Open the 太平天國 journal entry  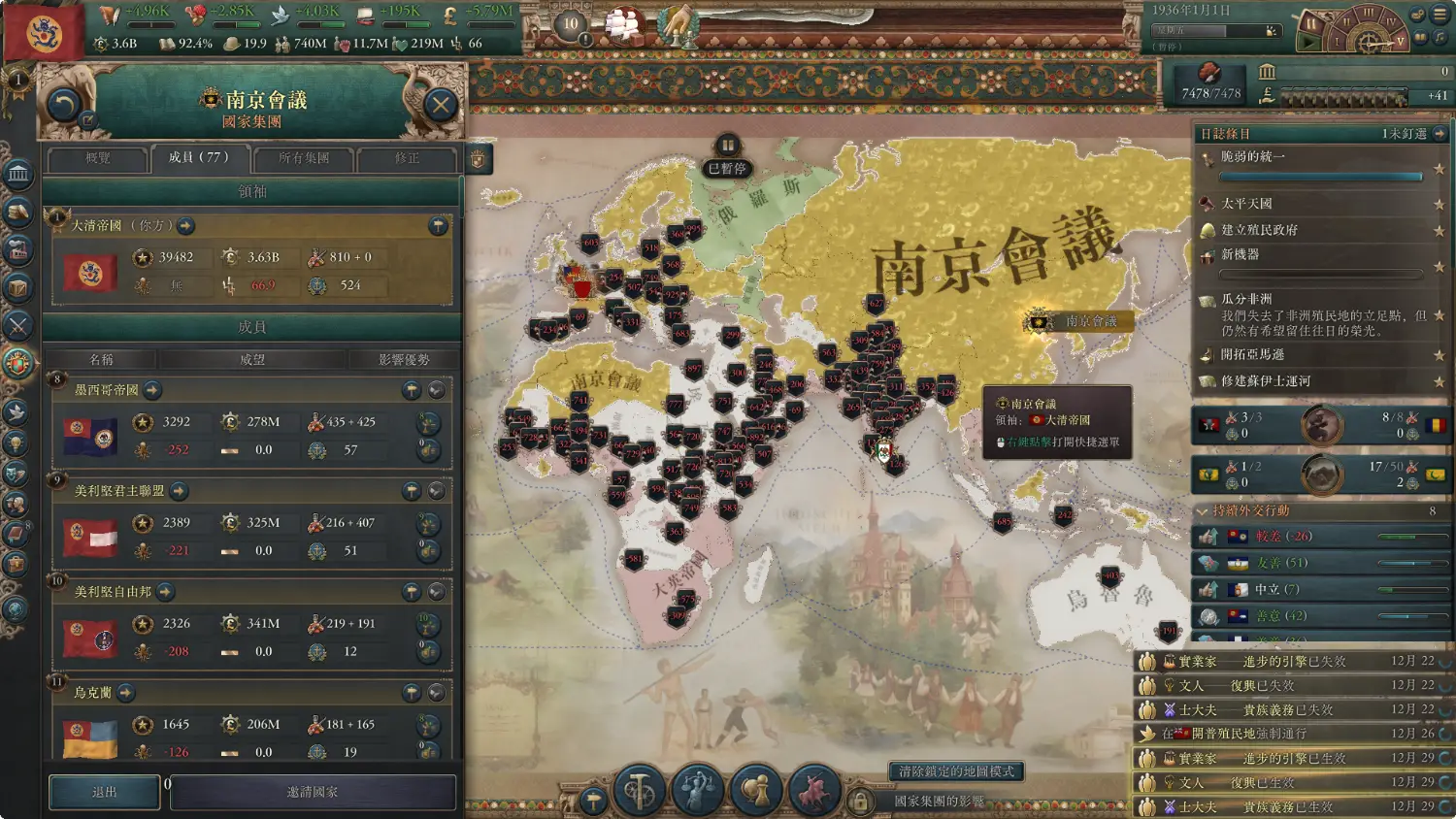coord(1246,204)
